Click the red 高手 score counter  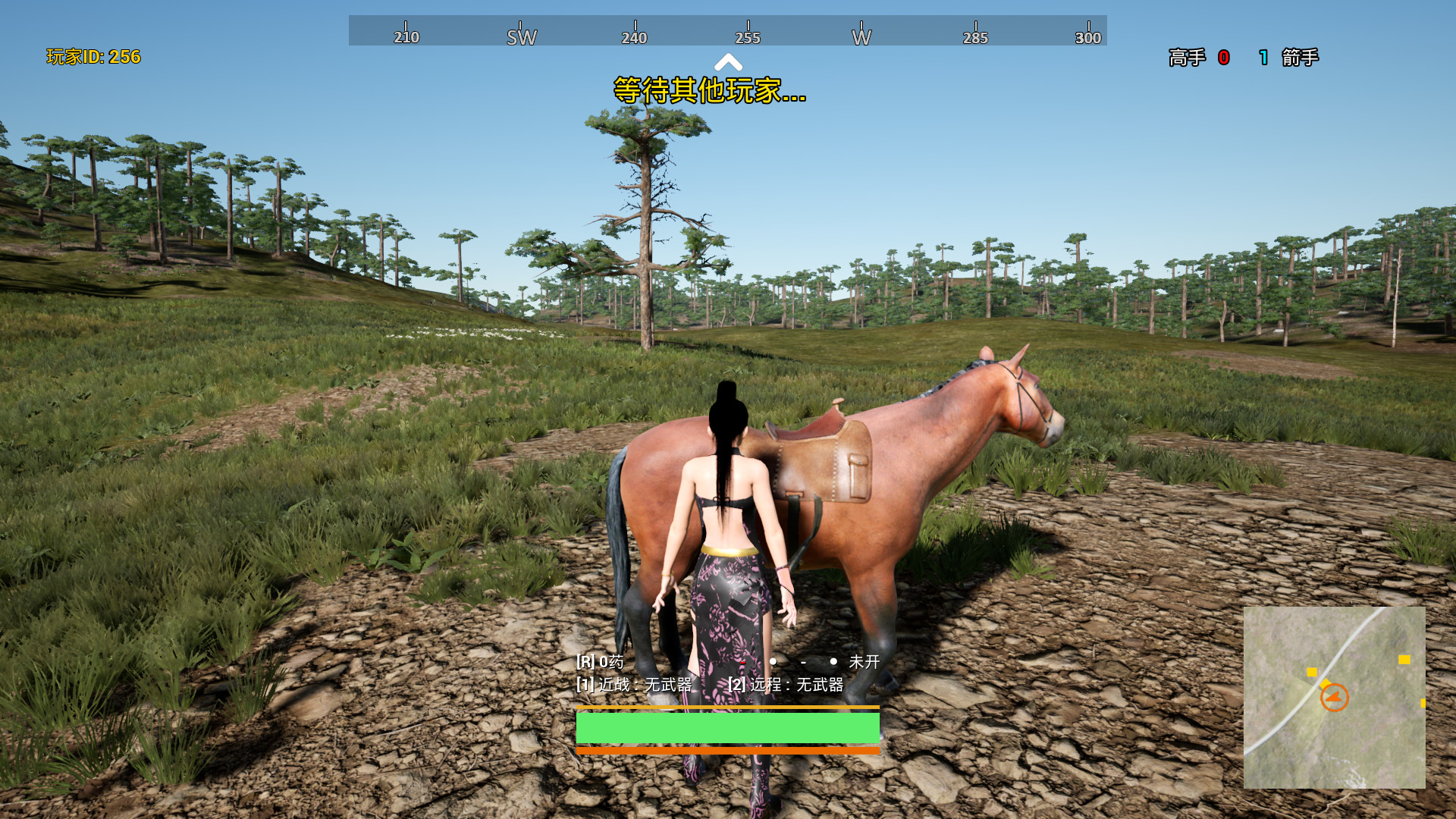point(1222,58)
